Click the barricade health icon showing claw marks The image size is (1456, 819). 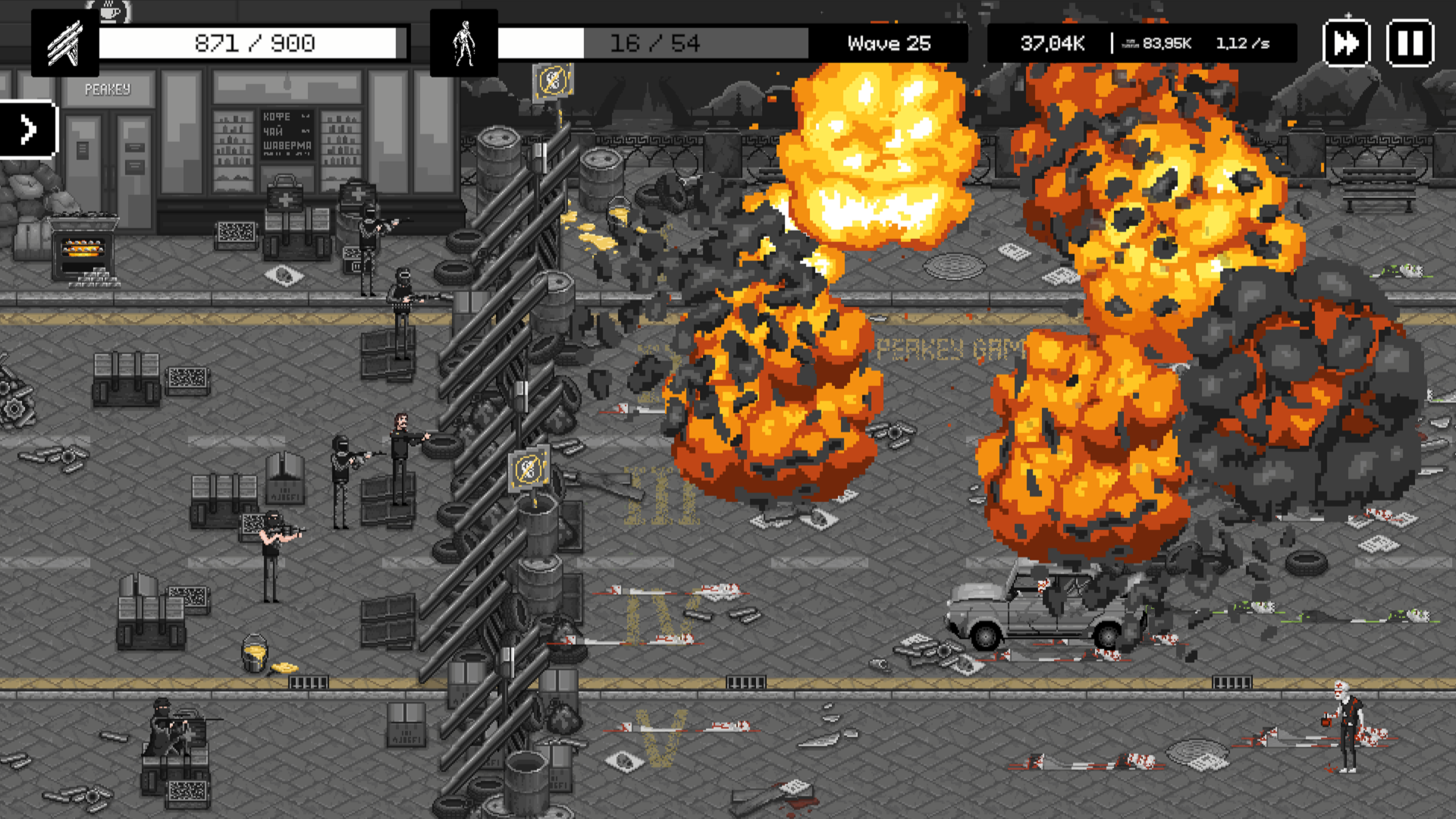64,42
